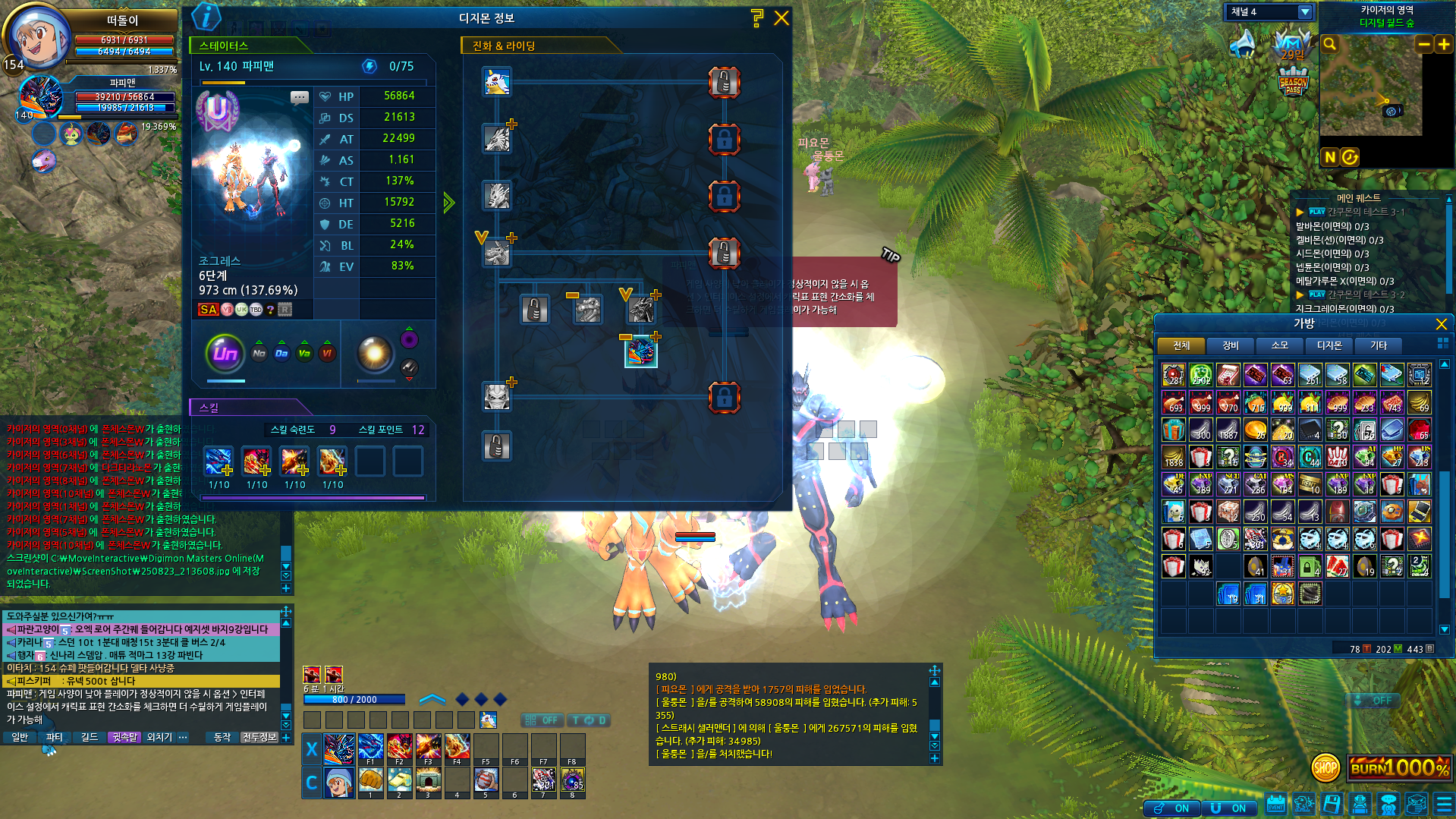Open the Season Pass icon
1456x819 pixels.
1293,82
